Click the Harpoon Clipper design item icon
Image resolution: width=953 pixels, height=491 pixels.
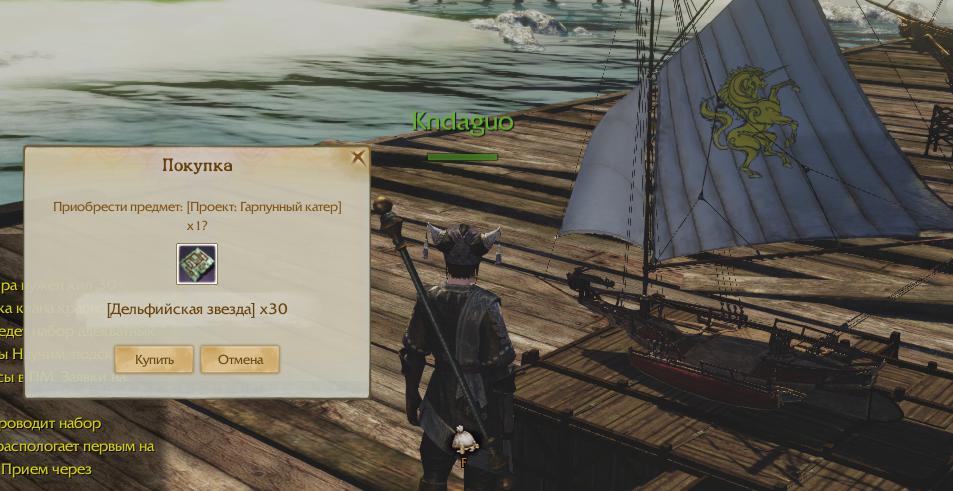(197, 264)
